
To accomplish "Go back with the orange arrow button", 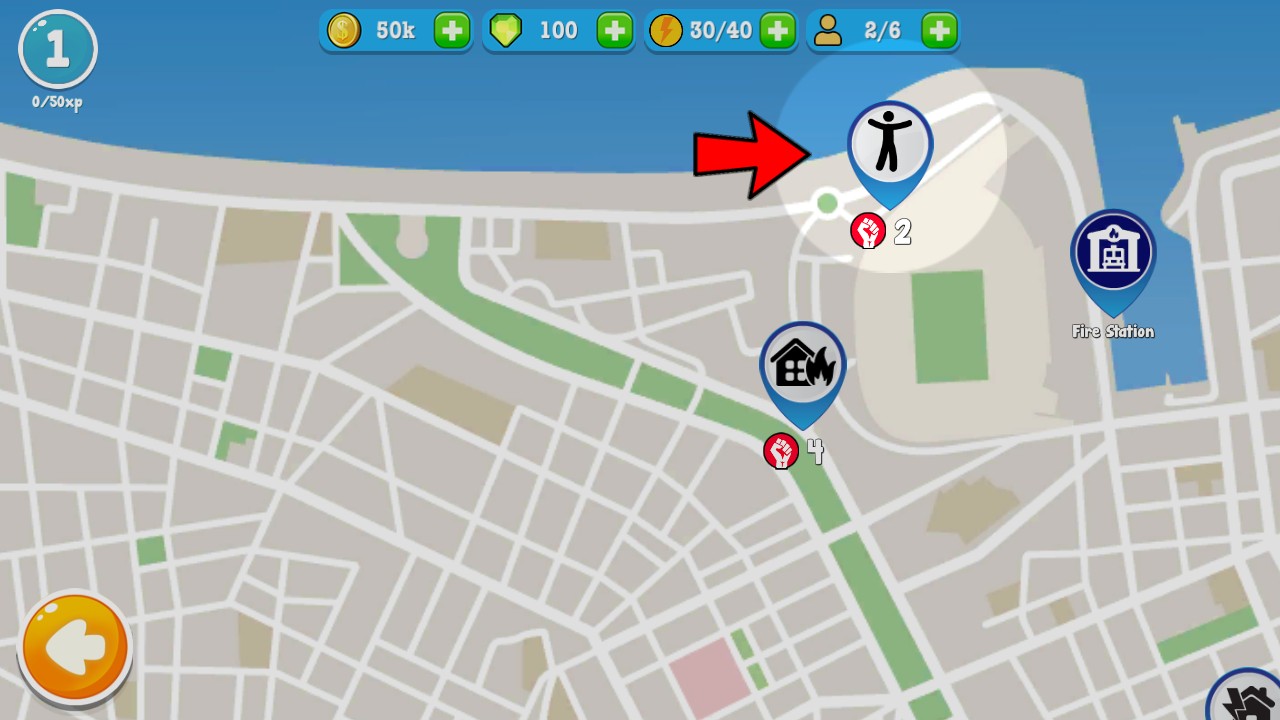I will click(75, 647).
